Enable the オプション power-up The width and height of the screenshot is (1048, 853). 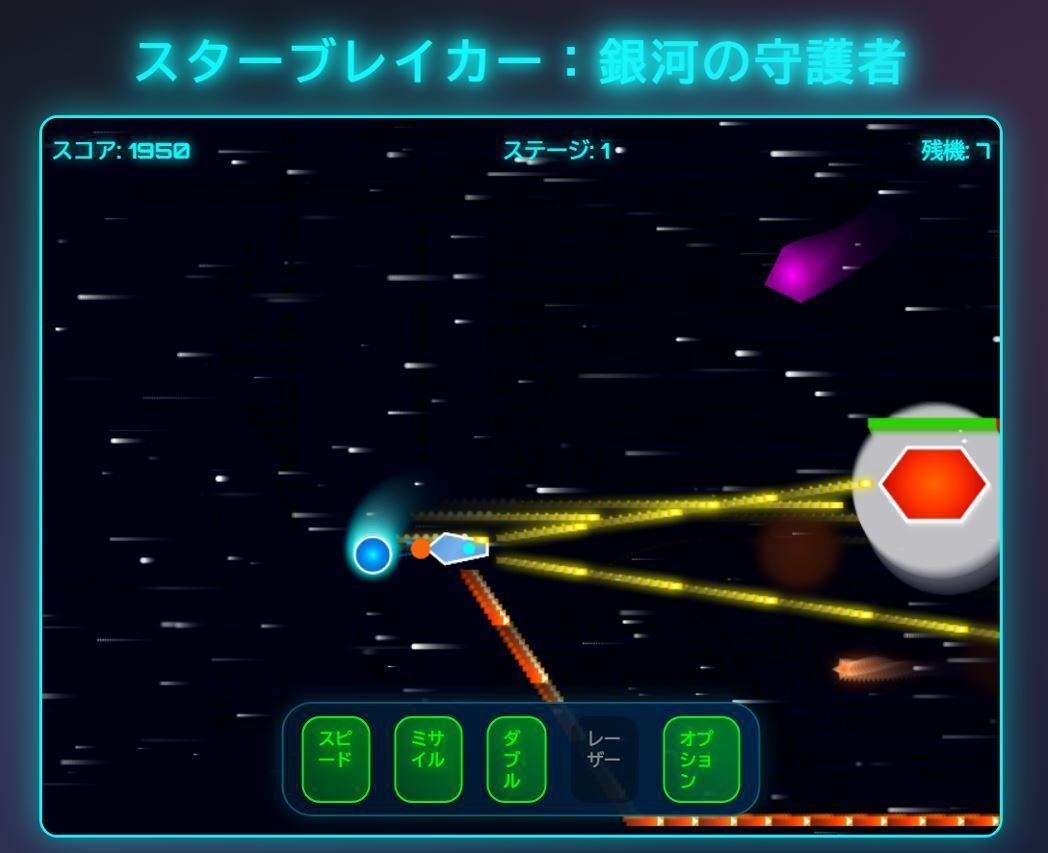(x=701, y=759)
